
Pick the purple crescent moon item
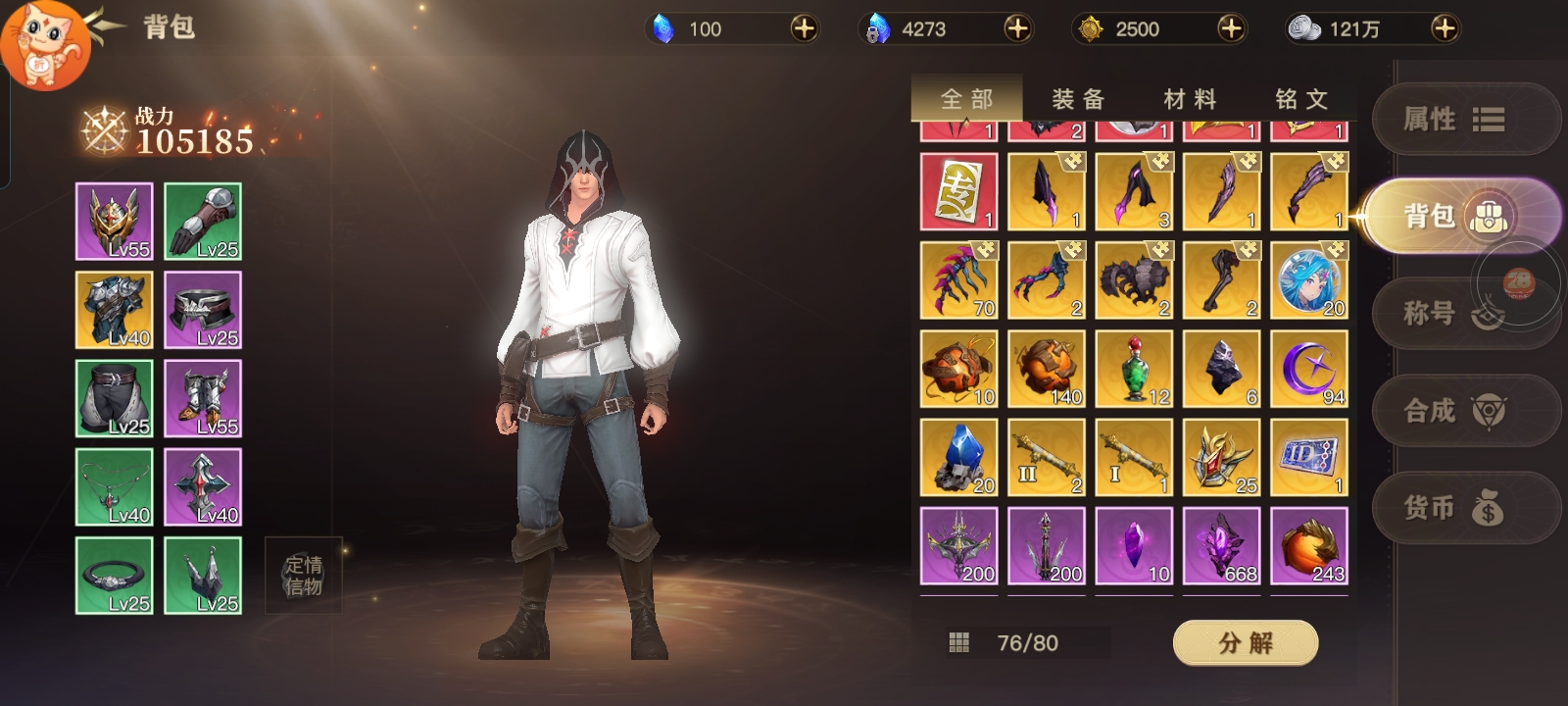point(1308,369)
